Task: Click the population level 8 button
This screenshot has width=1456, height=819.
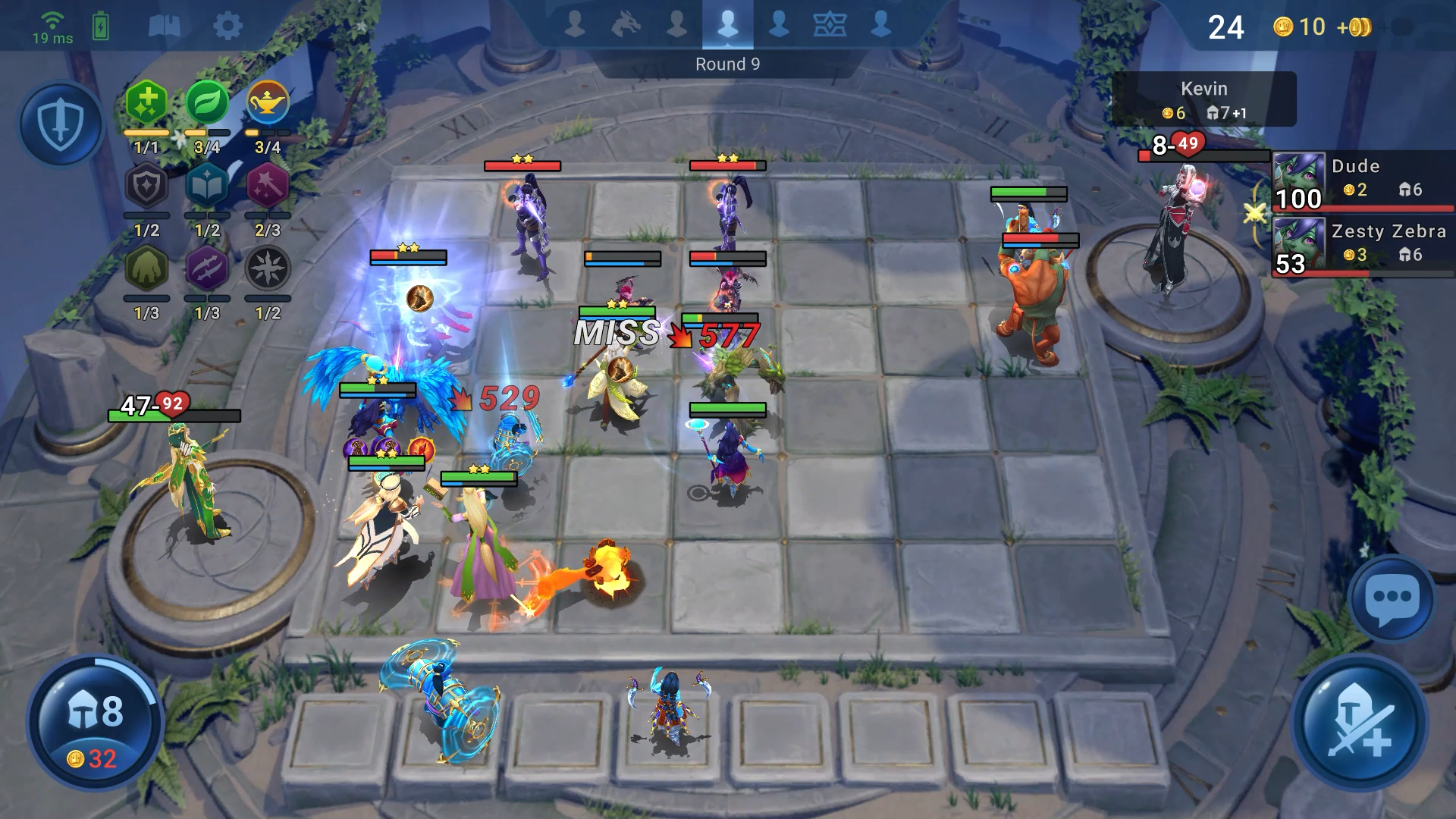Action: click(95, 724)
